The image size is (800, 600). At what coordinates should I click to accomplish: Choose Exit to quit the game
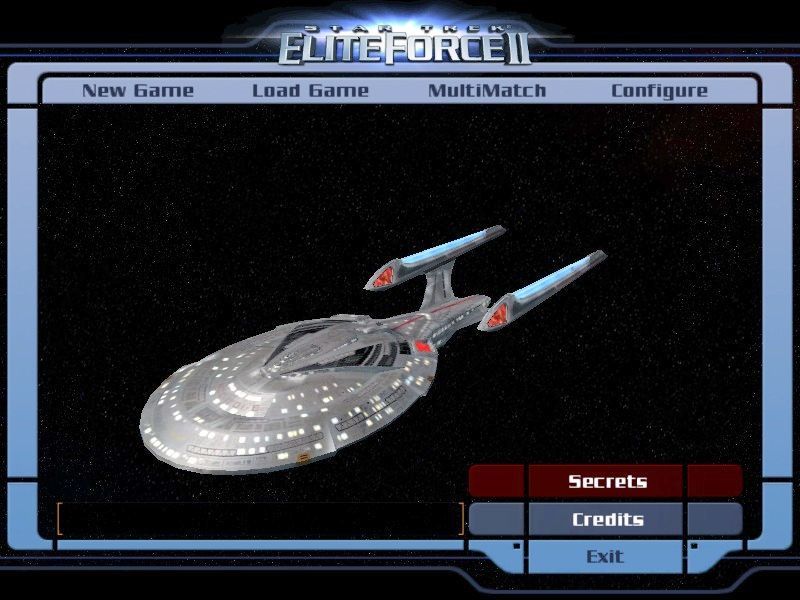click(604, 556)
